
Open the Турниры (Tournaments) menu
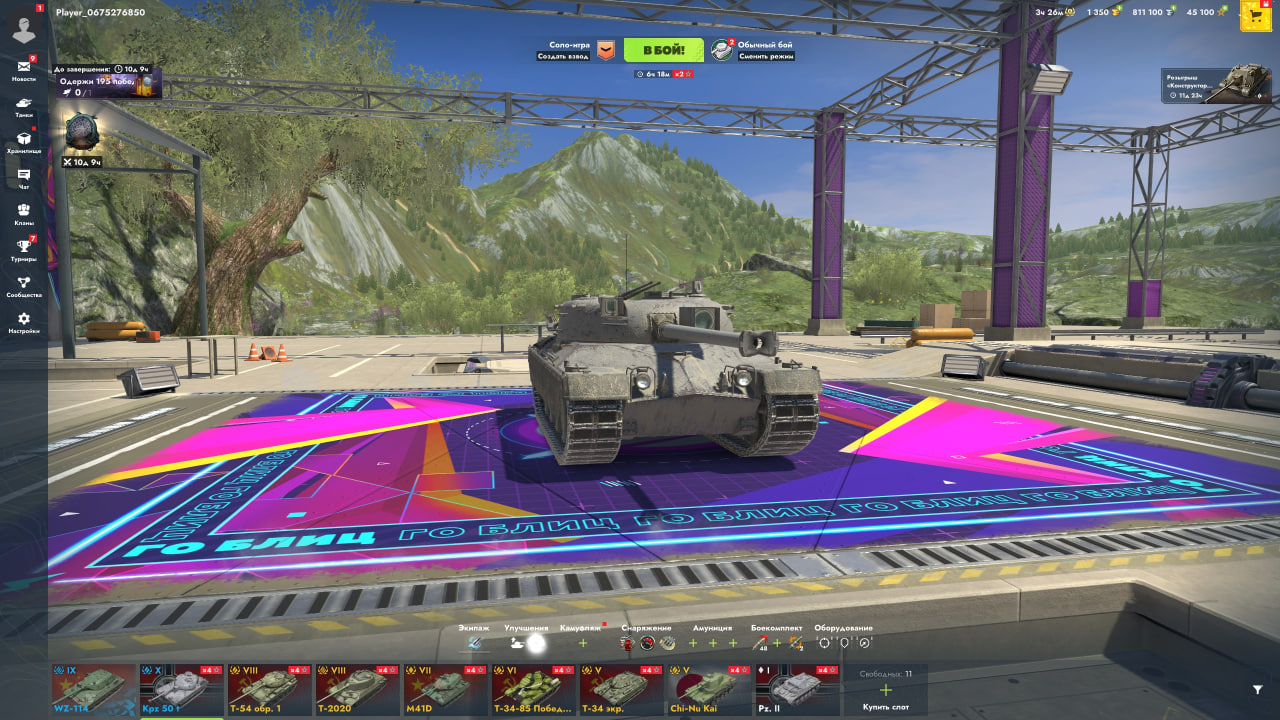coord(23,250)
